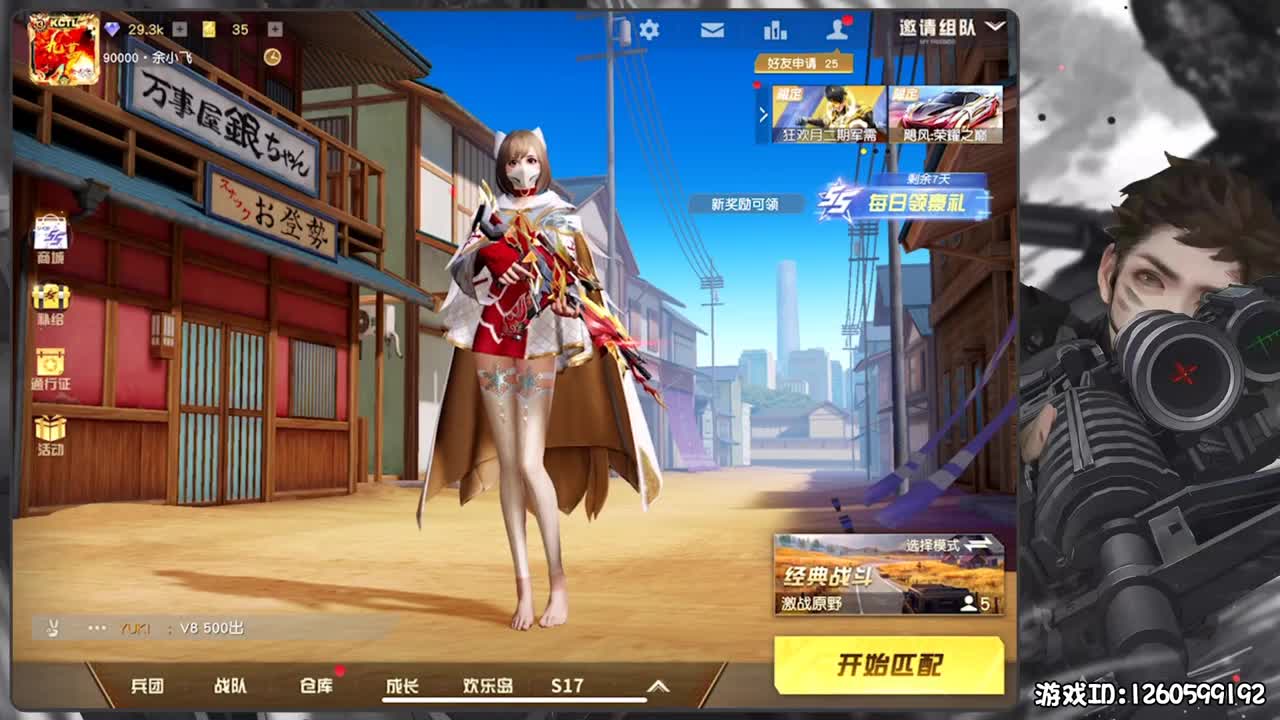
Task: Collapse the bottom navigation bar chevron
Action: [656, 690]
